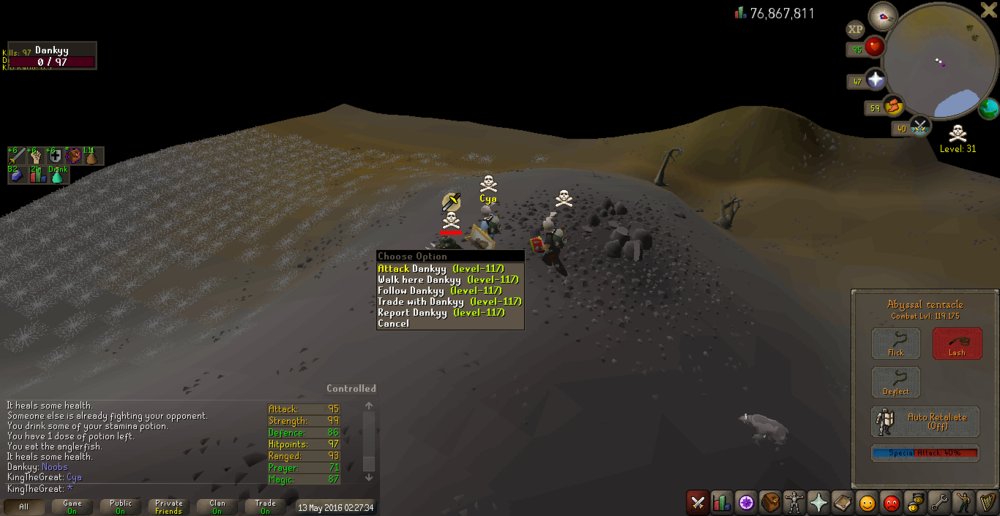This screenshot has height=516, width=1000.
Task: Select the Flick attack style
Action: click(895, 343)
